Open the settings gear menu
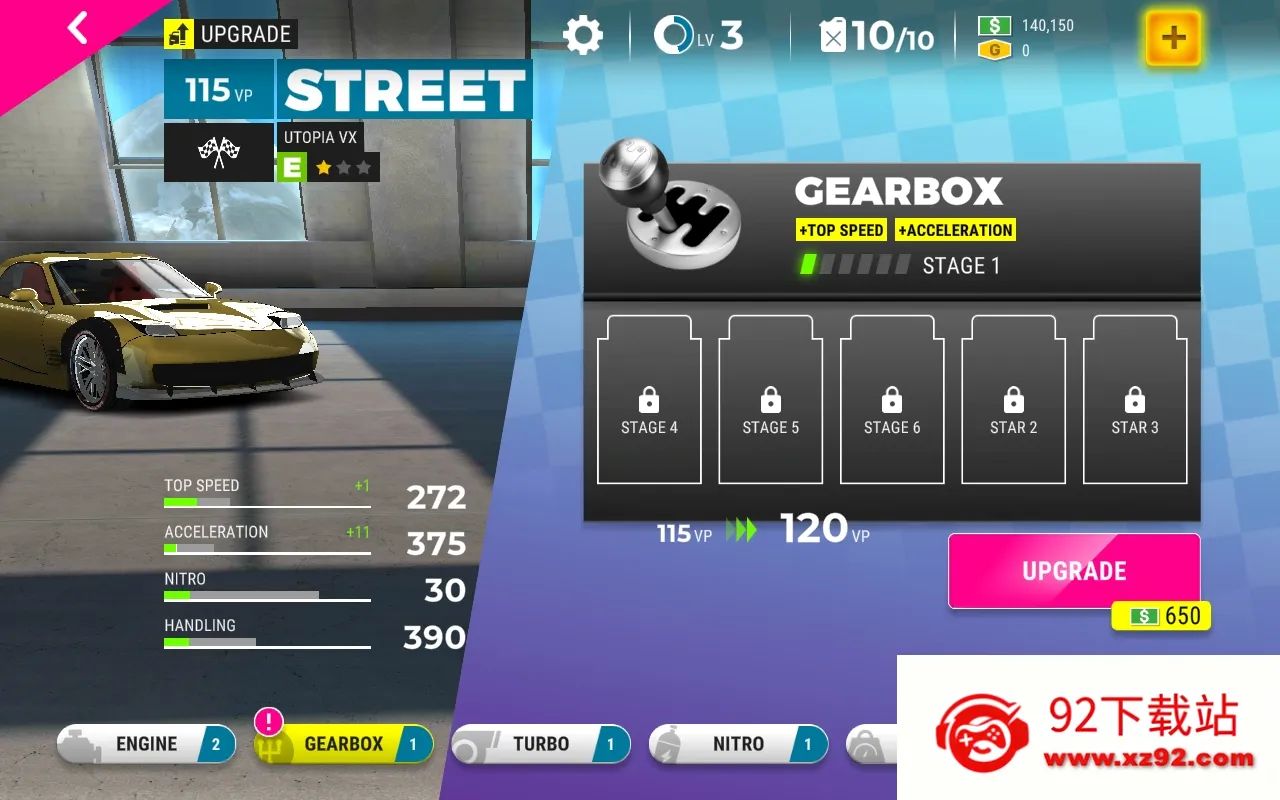Screen dimensions: 1280x800 coord(585,33)
